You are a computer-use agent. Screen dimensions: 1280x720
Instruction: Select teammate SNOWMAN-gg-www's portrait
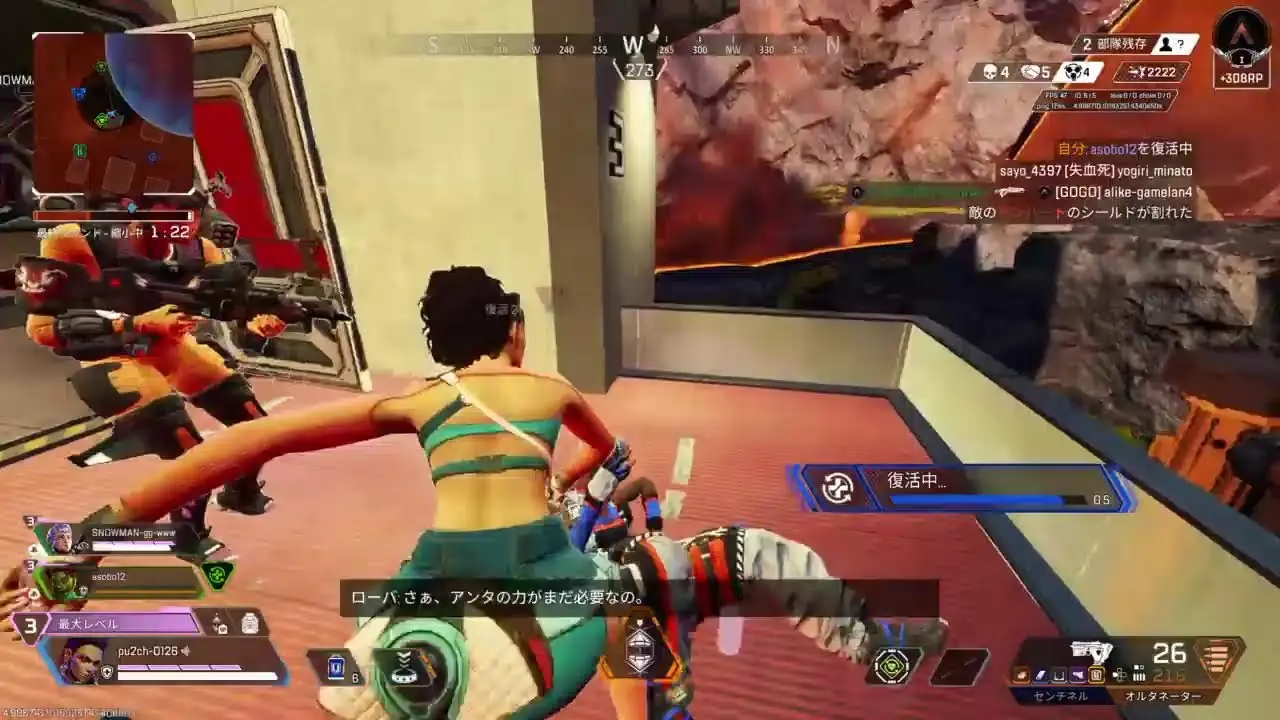pos(59,538)
